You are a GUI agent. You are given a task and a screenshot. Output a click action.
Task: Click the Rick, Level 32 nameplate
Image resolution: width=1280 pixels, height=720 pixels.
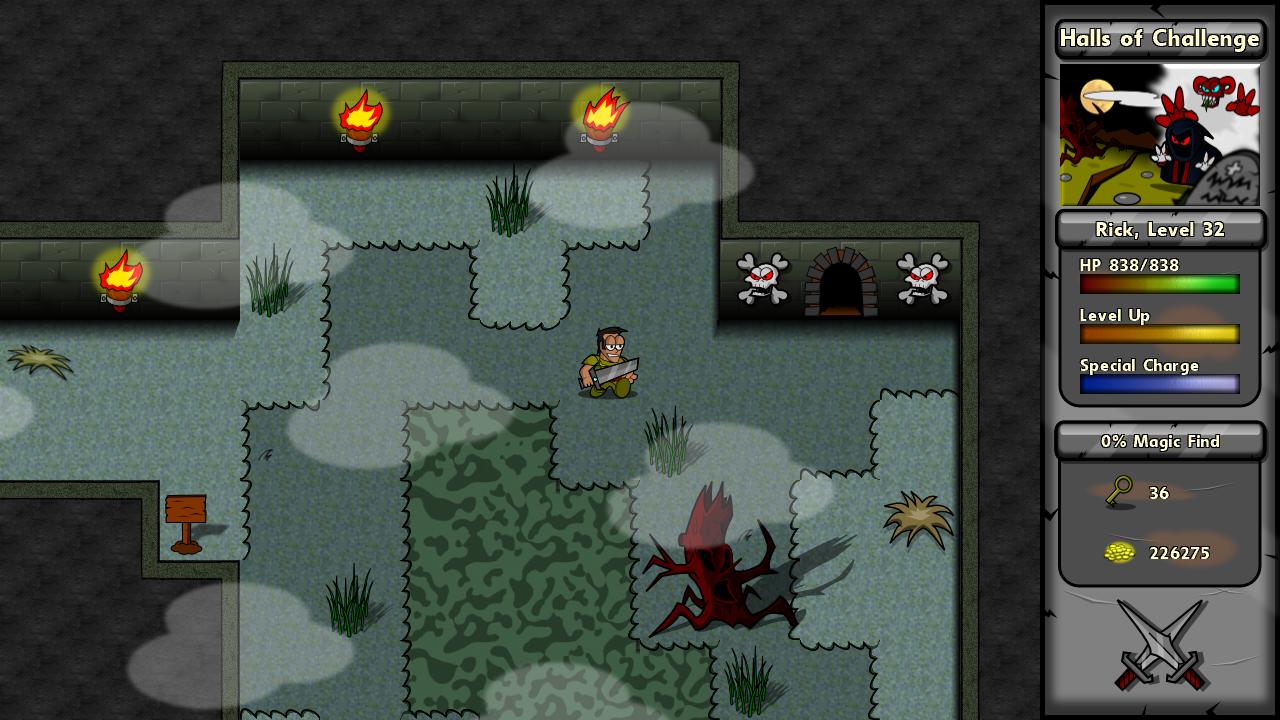pos(1159,229)
